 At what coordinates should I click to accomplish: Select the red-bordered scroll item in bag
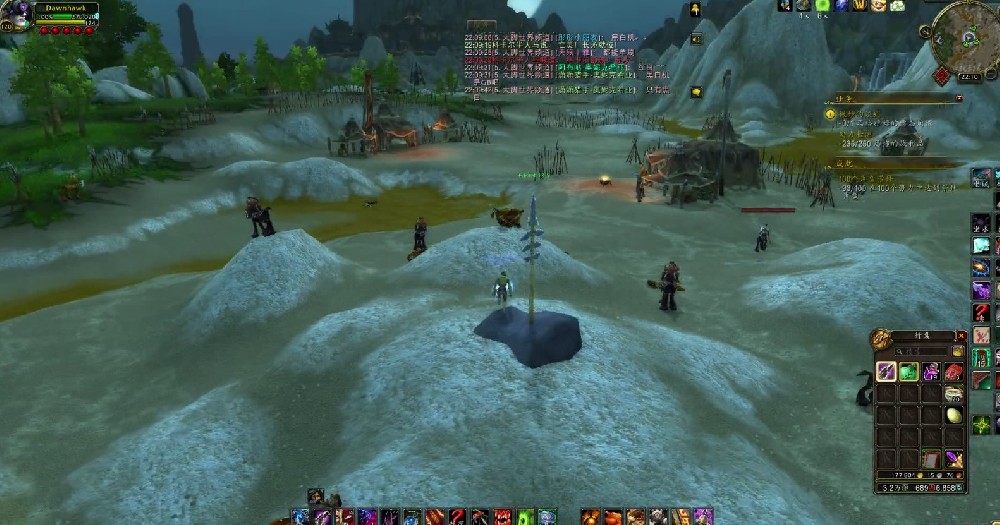tap(931, 459)
